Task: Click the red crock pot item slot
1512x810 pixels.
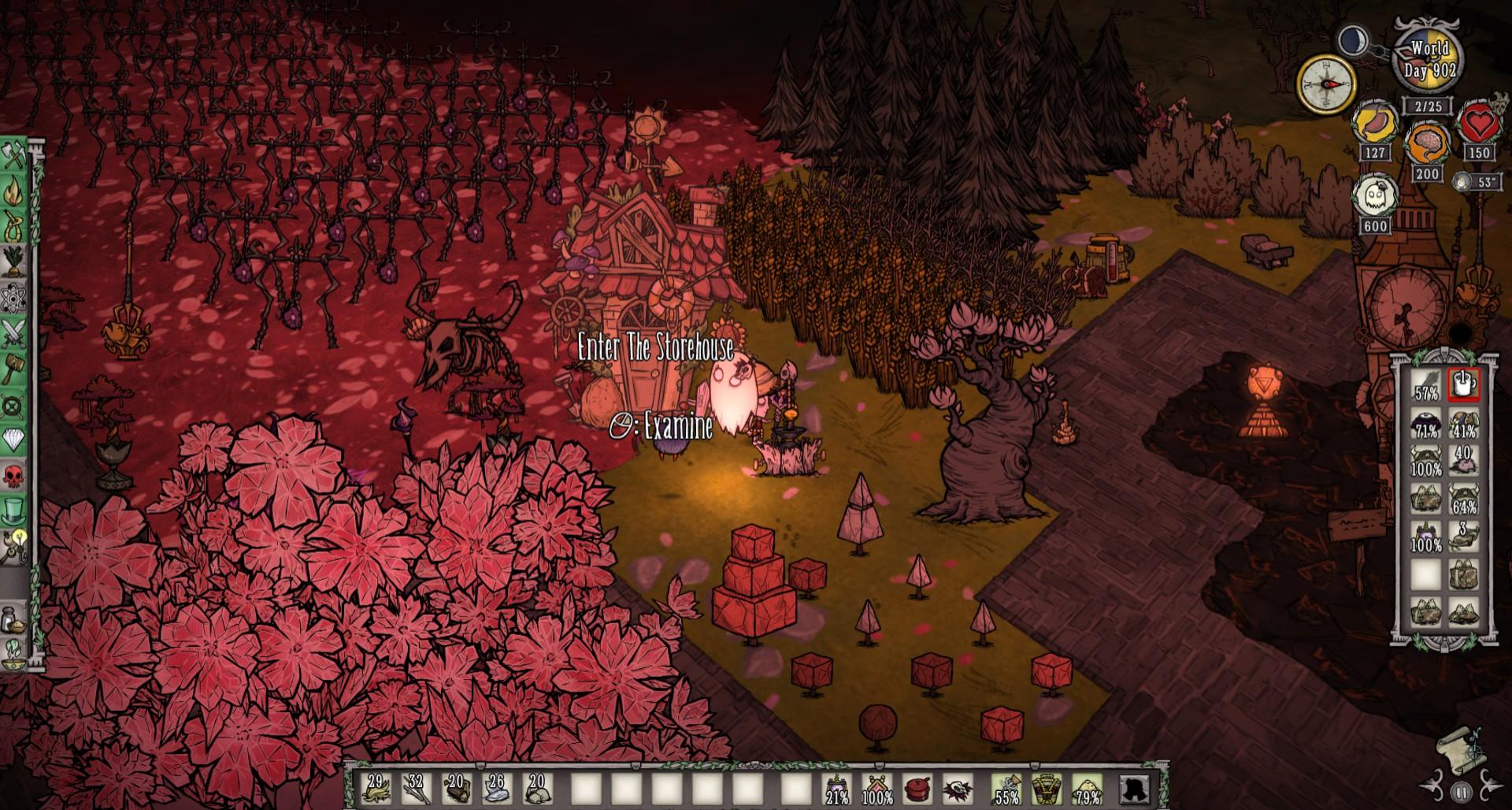Action: tap(917, 788)
